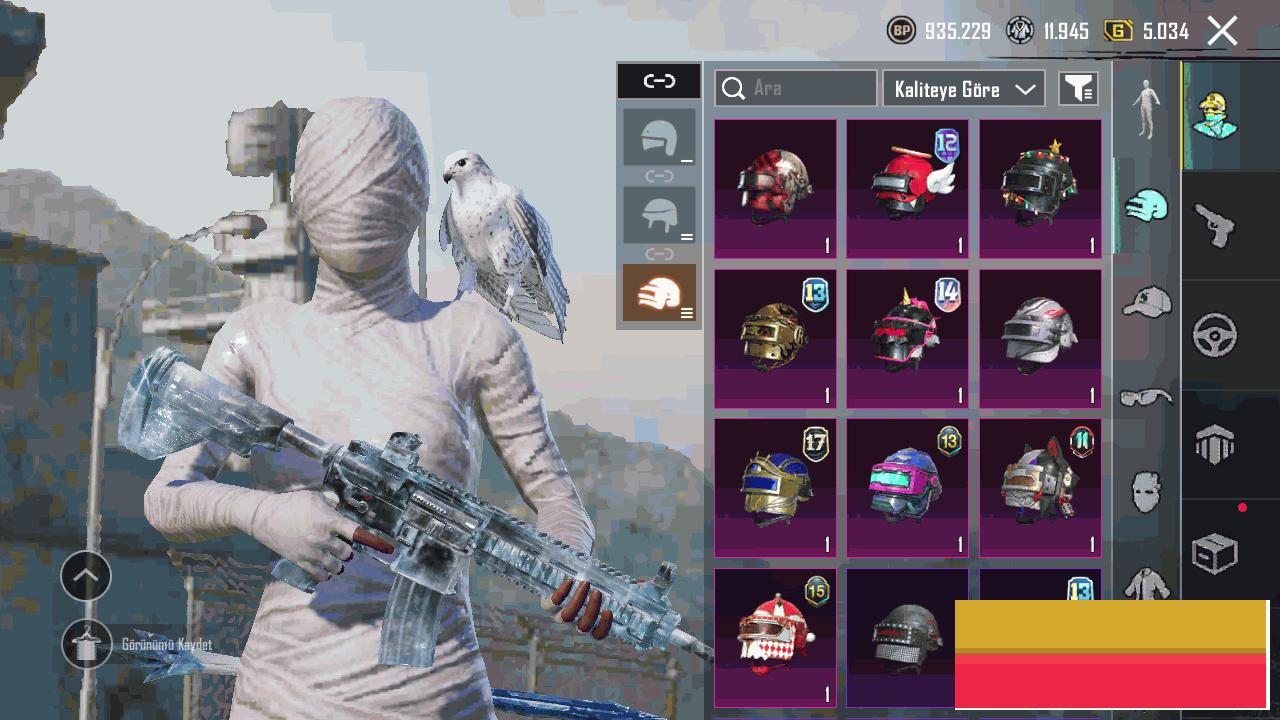Pick the pink unicorn helmet with 14 badge
The width and height of the screenshot is (1280, 720).
click(907, 339)
